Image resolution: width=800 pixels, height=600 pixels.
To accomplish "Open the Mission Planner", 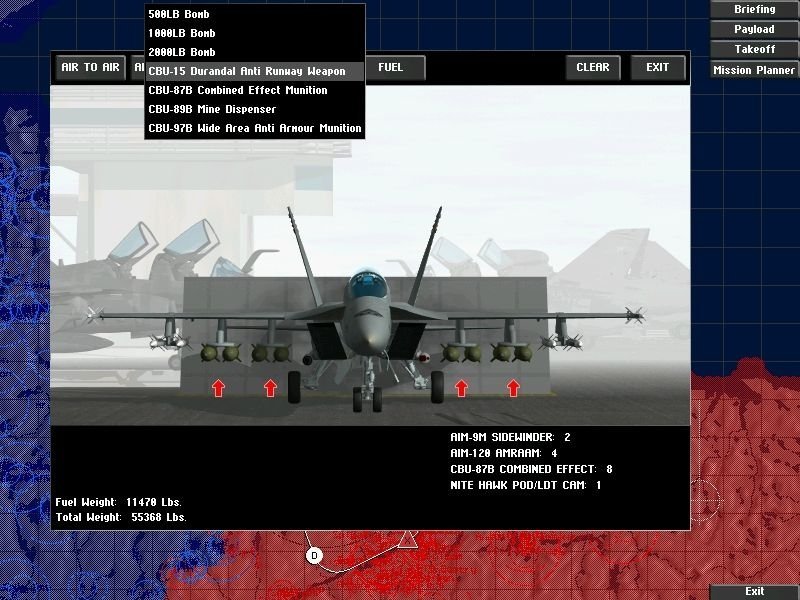I will point(754,70).
